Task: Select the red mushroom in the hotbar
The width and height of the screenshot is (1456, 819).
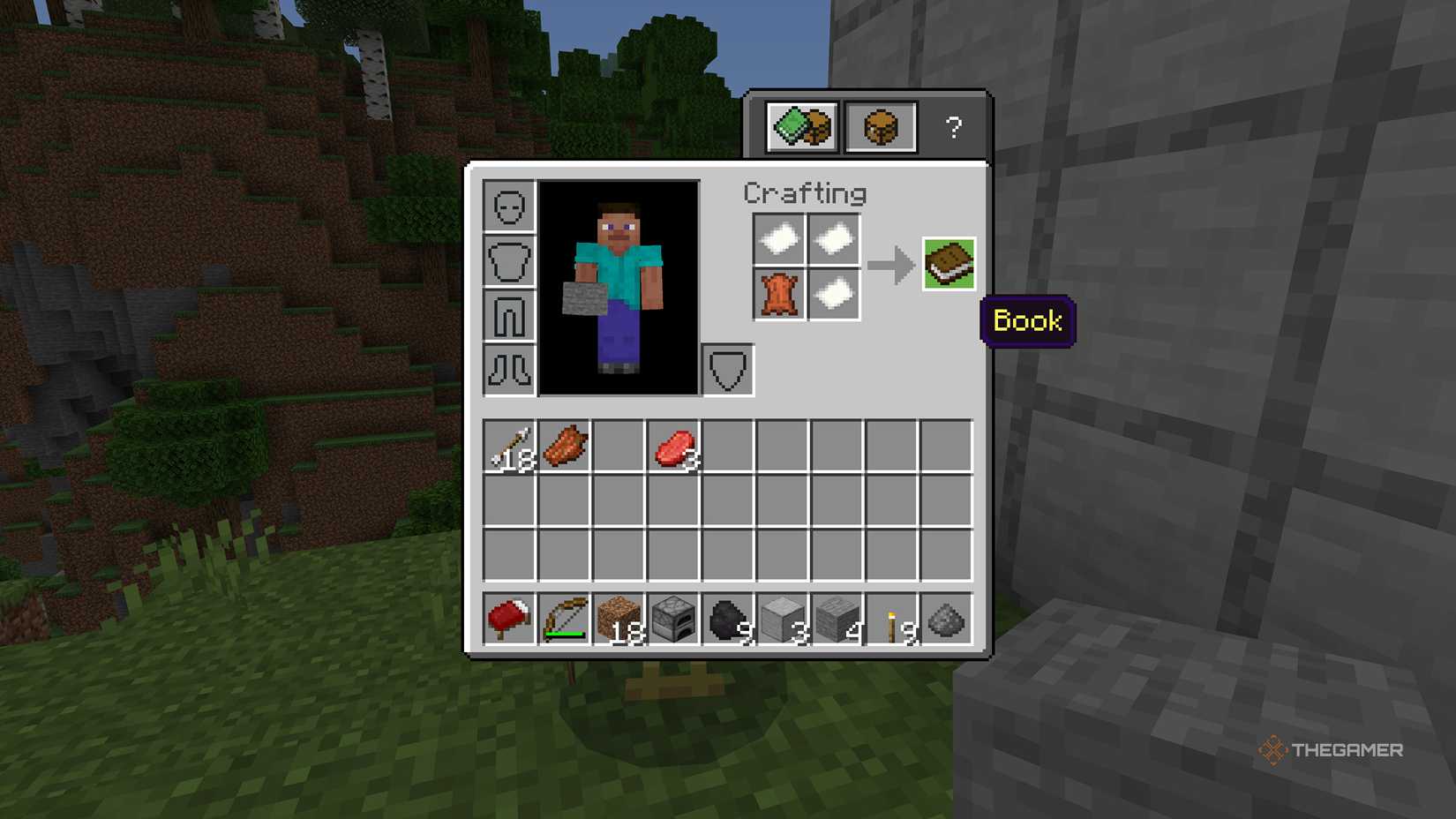Action: 510,619
